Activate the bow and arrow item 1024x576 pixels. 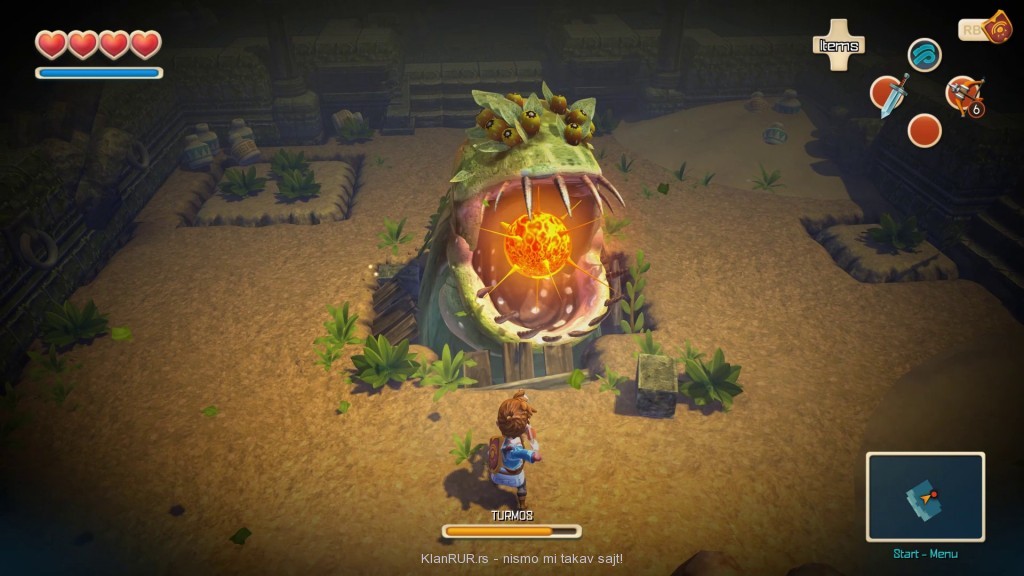pos(963,94)
